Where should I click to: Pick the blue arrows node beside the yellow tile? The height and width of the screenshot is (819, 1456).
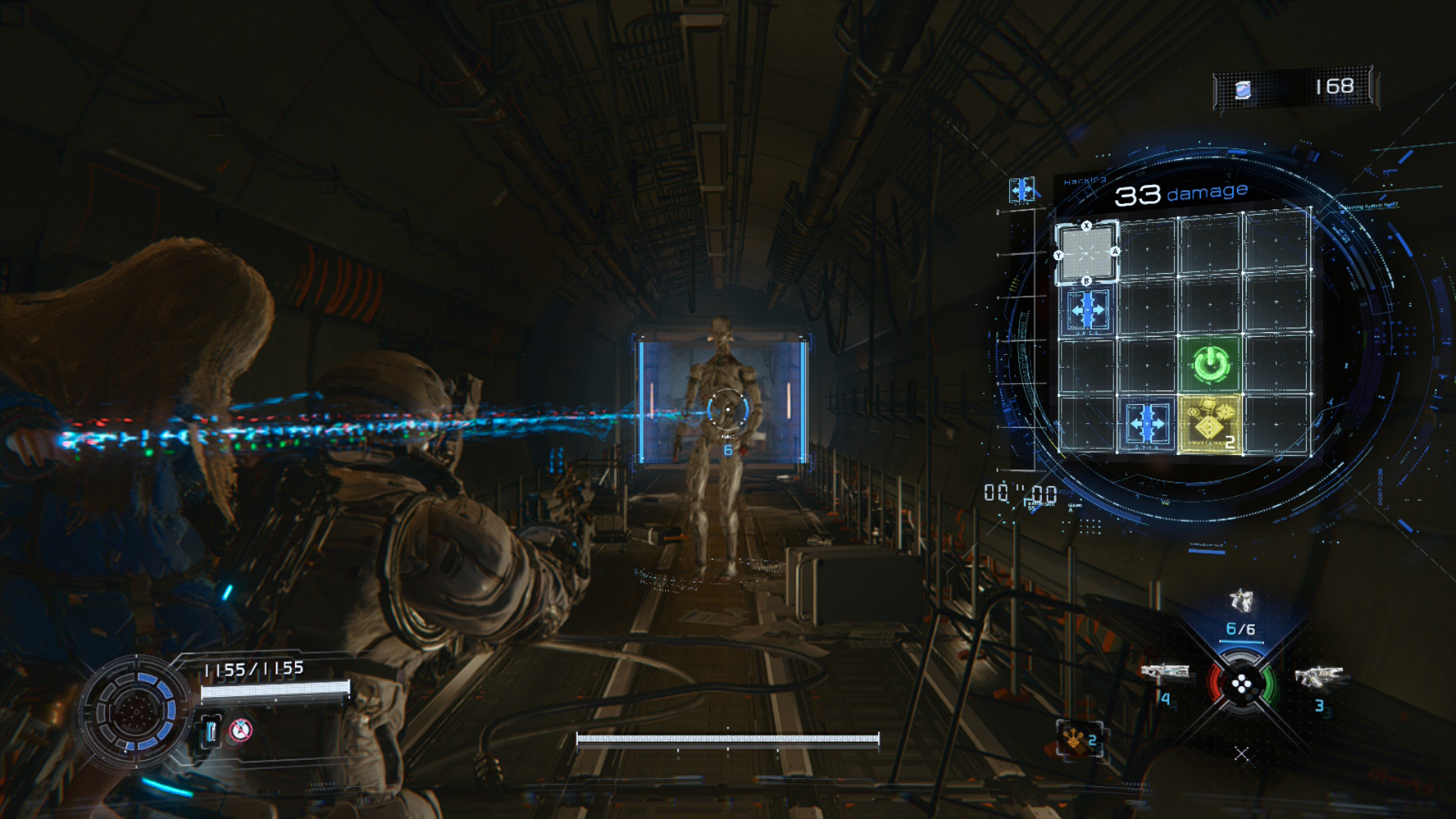(x=1147, y=423)
